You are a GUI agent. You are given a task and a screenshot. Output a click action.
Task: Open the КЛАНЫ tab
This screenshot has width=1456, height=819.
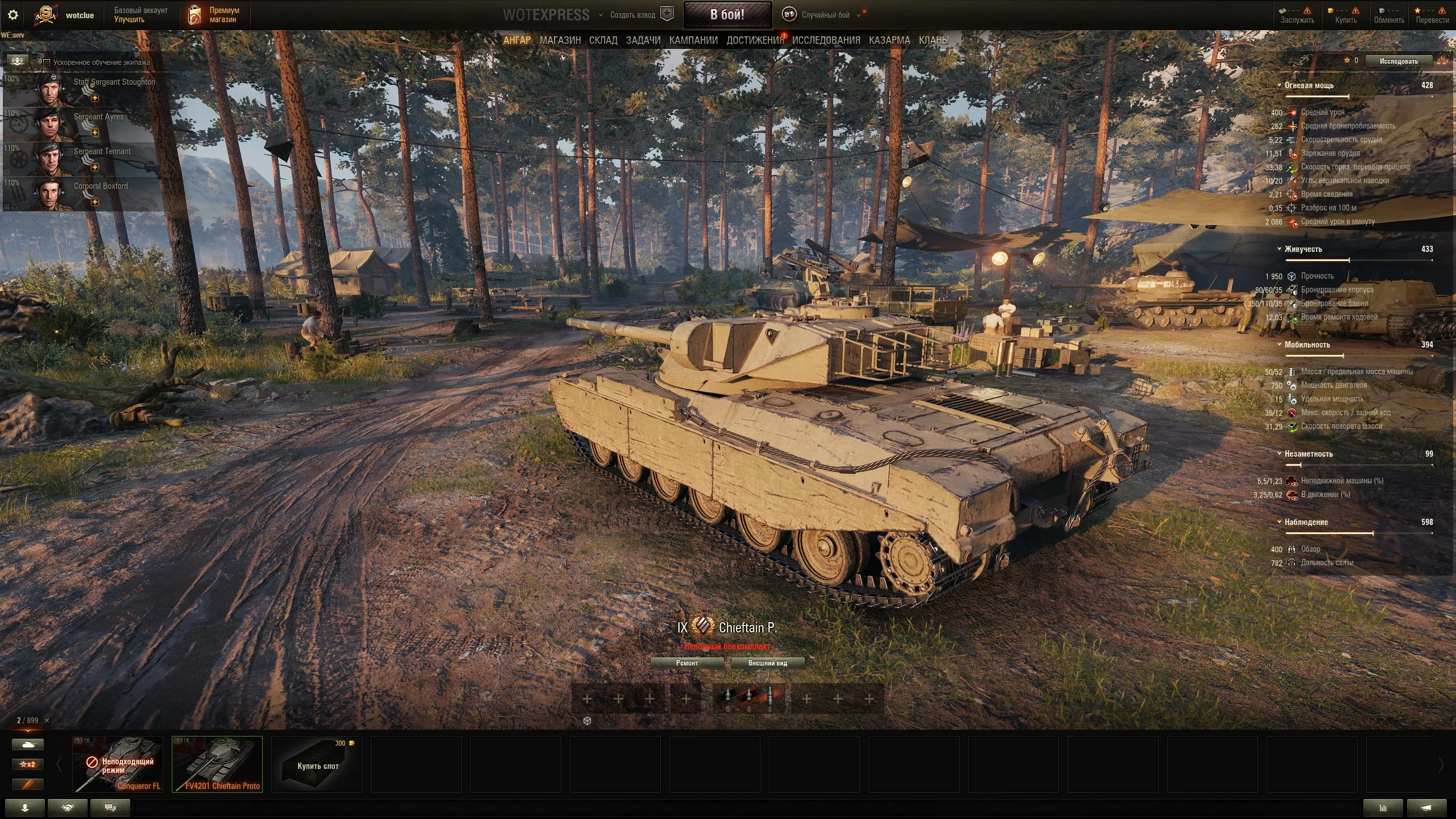pyautogui.click(x=933, y=40)
